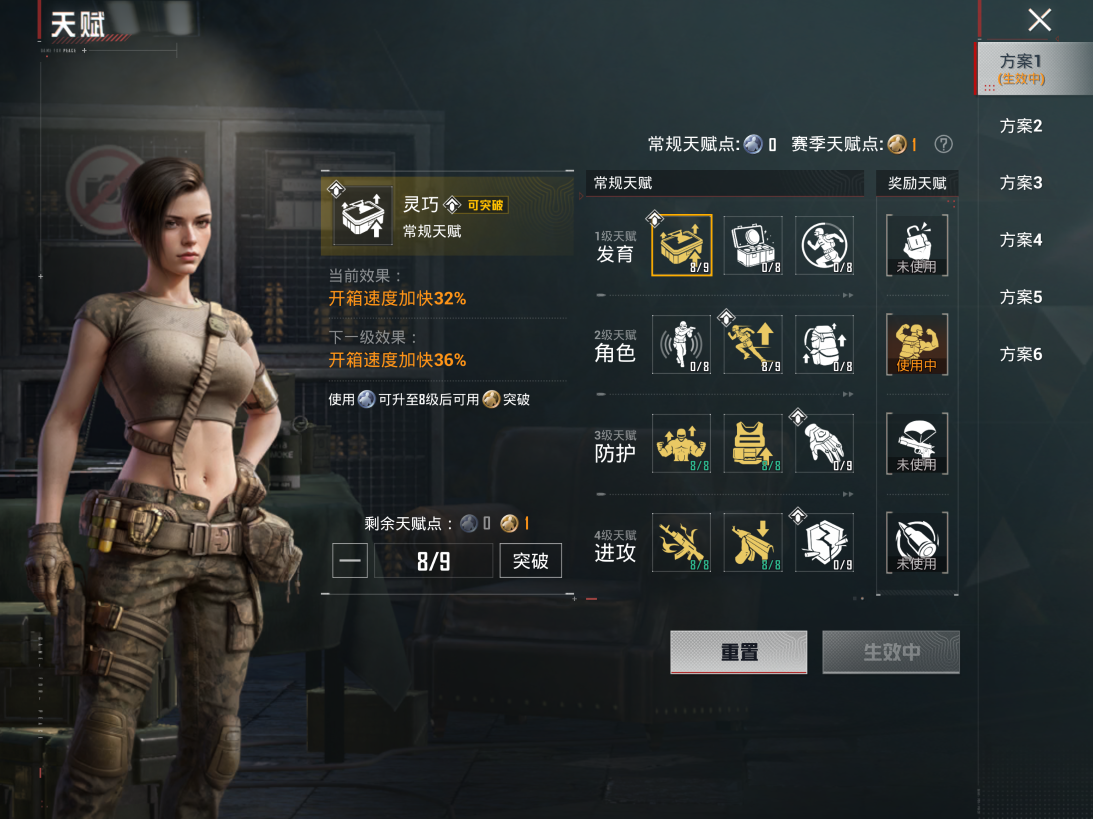
Task: Choose the running figure talent in 角色 row
Action: tap(753, 345)
